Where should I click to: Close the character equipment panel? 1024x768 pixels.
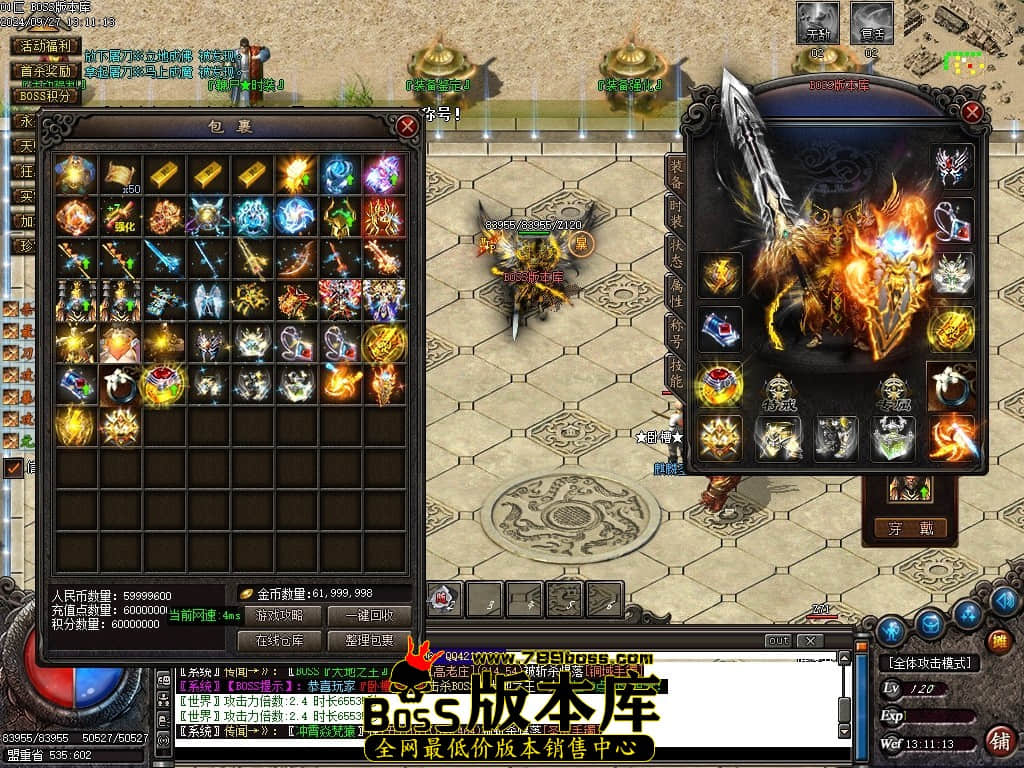(x=972, y=112)
